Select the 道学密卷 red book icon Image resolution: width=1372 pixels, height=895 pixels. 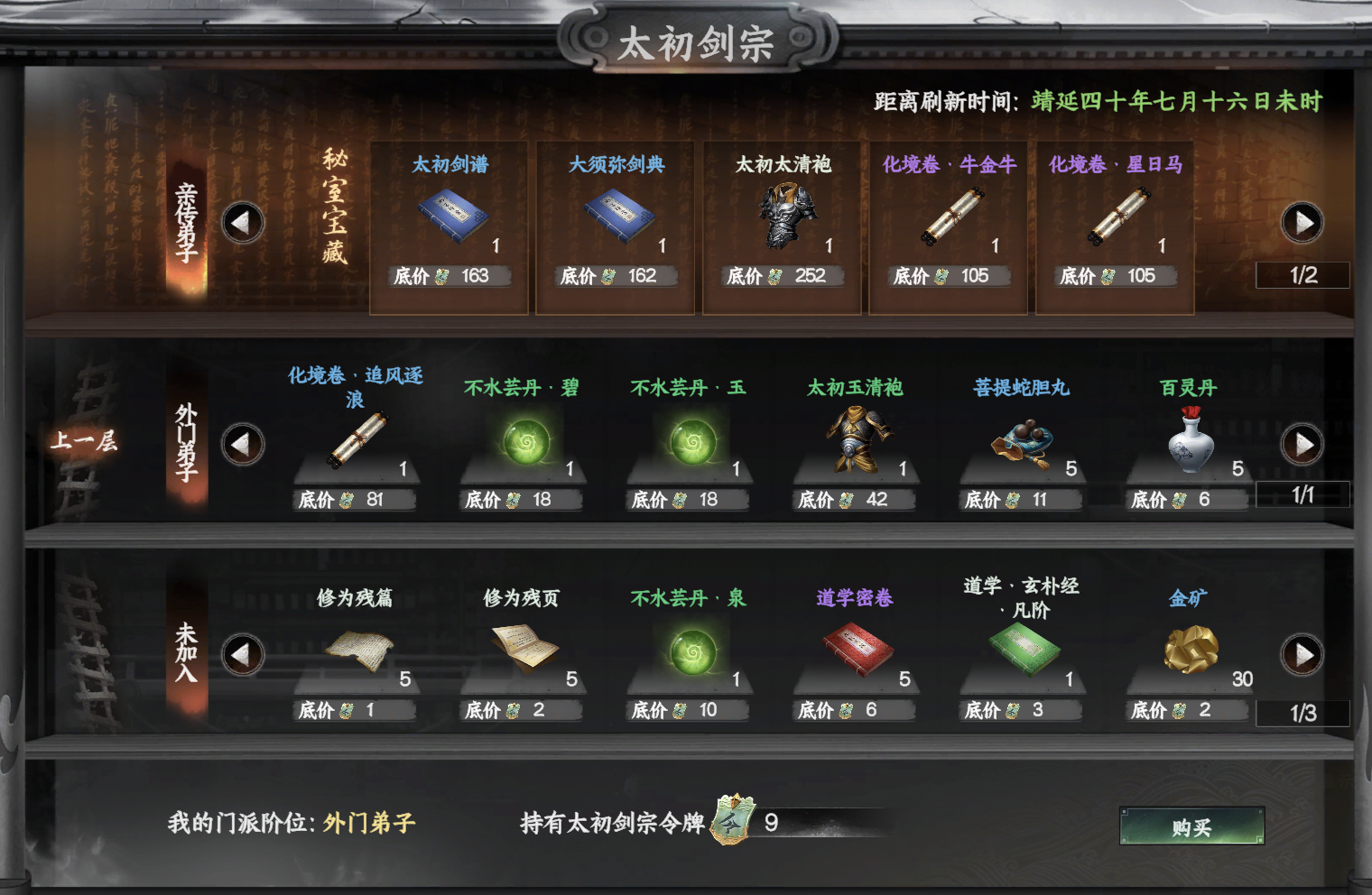(x=856, y=651)
